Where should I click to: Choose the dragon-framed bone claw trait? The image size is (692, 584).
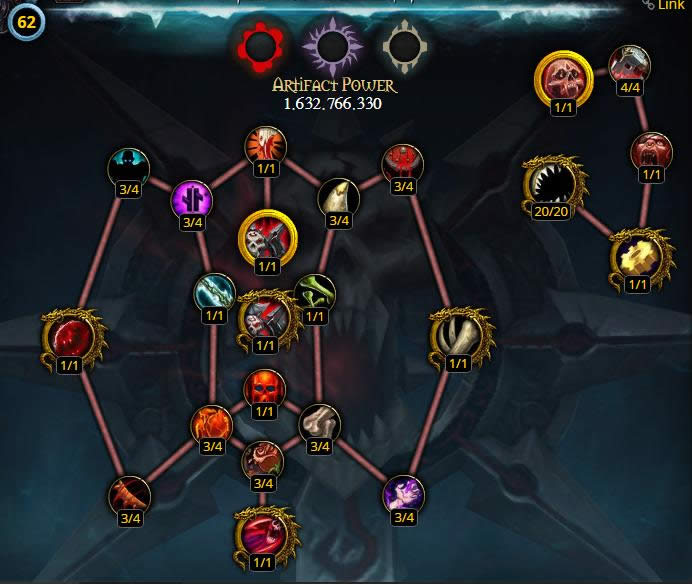457,335
